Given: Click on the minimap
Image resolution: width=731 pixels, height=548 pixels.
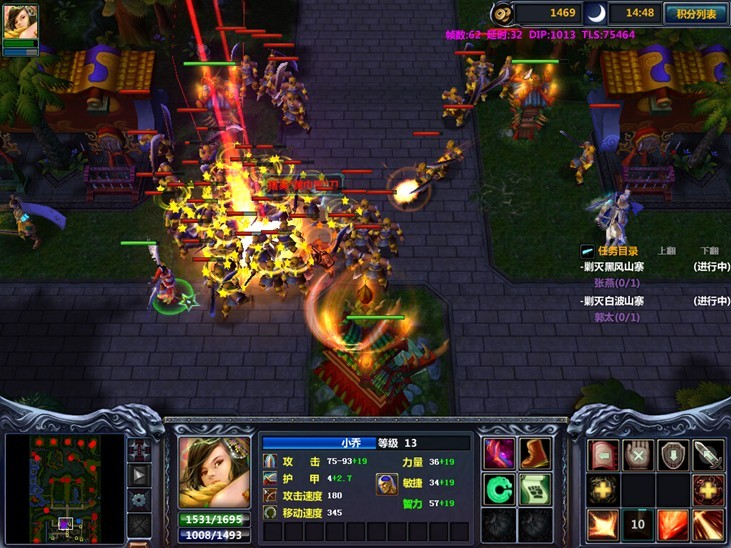Looking at the screenshot, I should (x=64, y=484).
